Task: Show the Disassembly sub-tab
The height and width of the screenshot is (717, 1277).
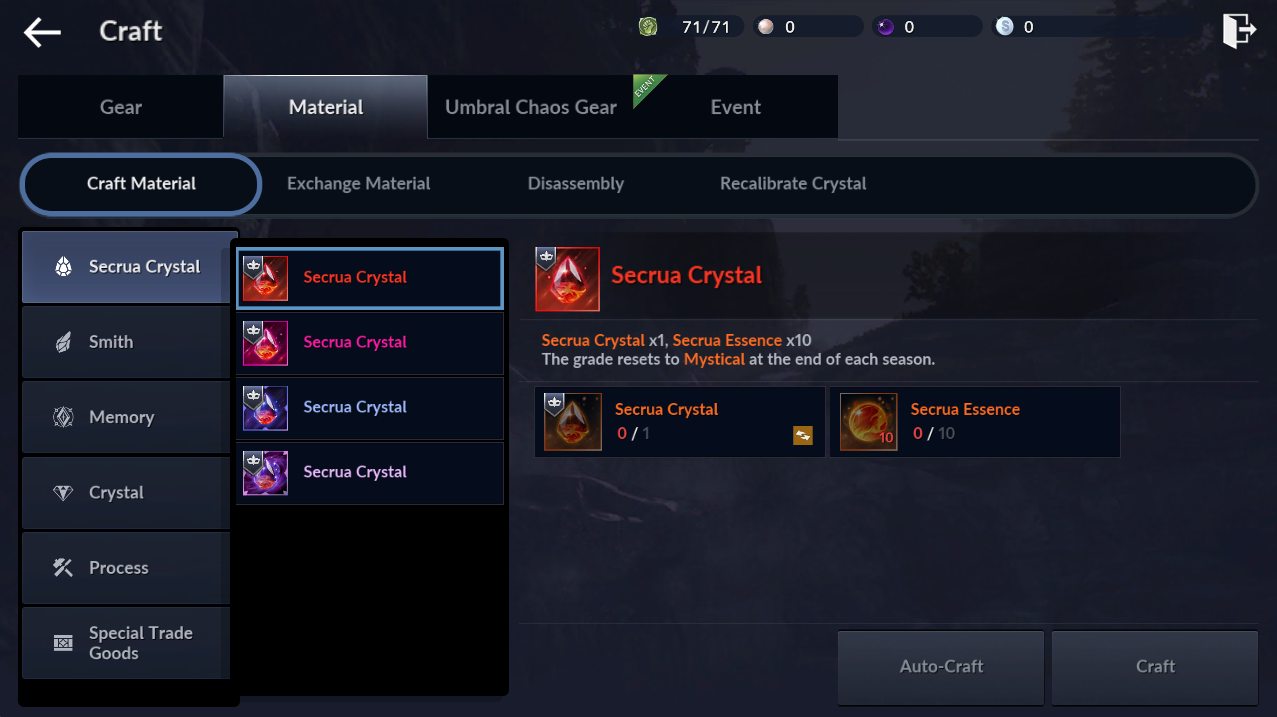Action: point(575,184)
